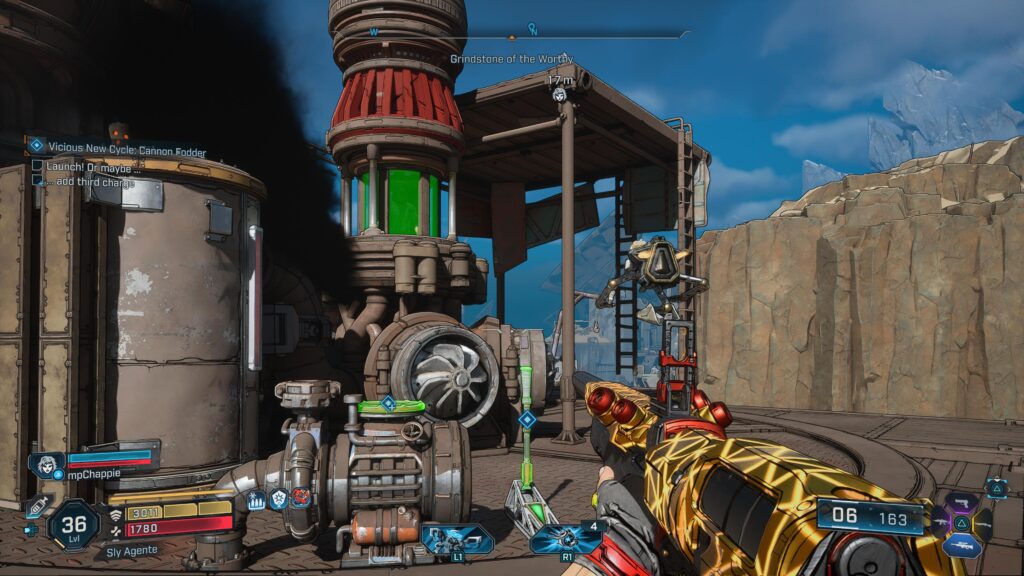The image size is (1024, 576).
Task: Click the compass bar at the top
Action: click(530, 33)
